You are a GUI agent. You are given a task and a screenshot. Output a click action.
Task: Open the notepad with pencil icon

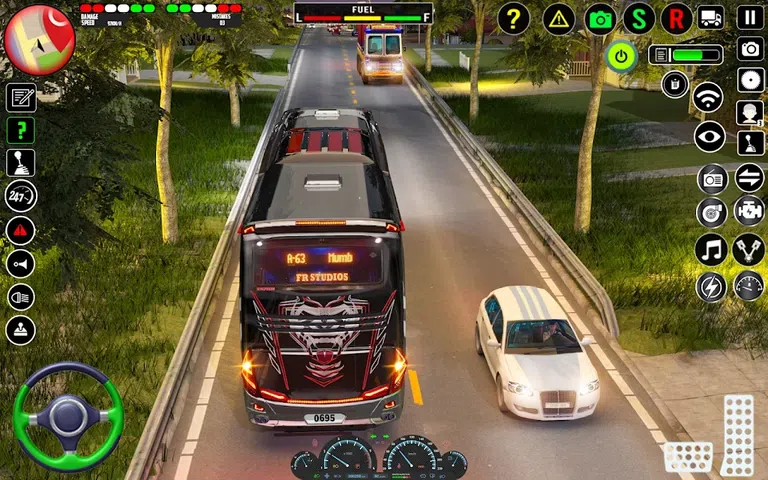click(x=21, y=97)
